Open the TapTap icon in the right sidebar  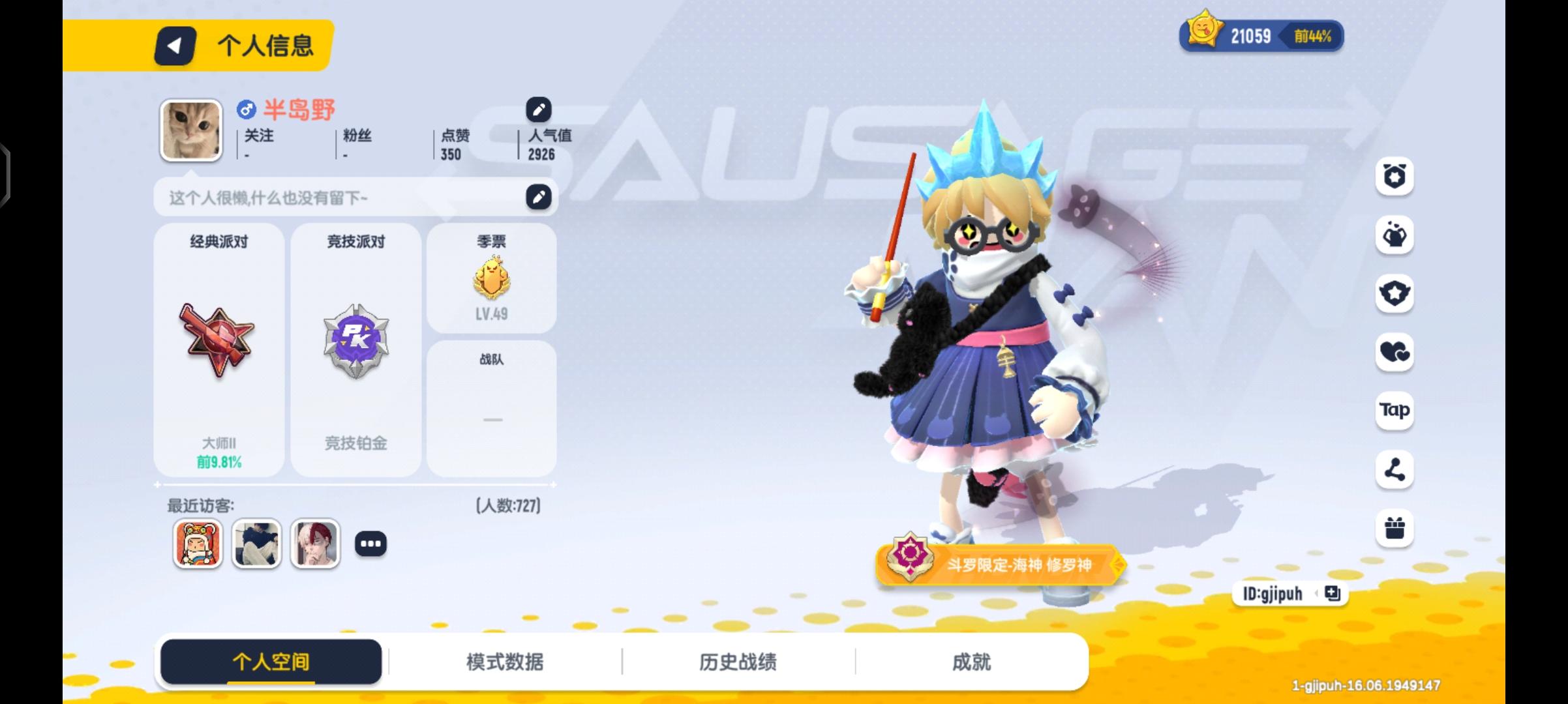pos(1394,411)
